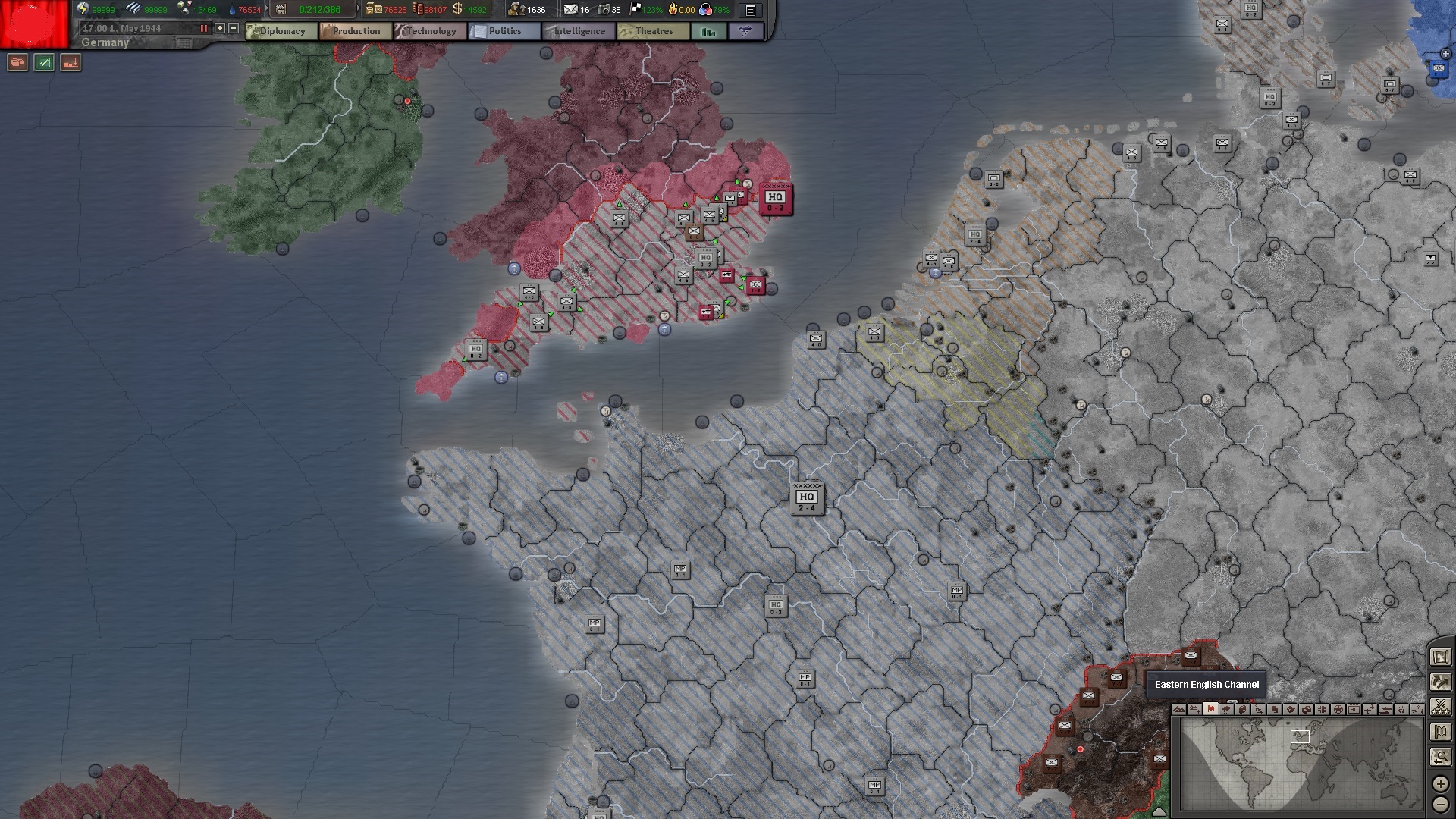Click the Theatres tab
This screenshot has height=819, width=1456.
pos(652,31)
